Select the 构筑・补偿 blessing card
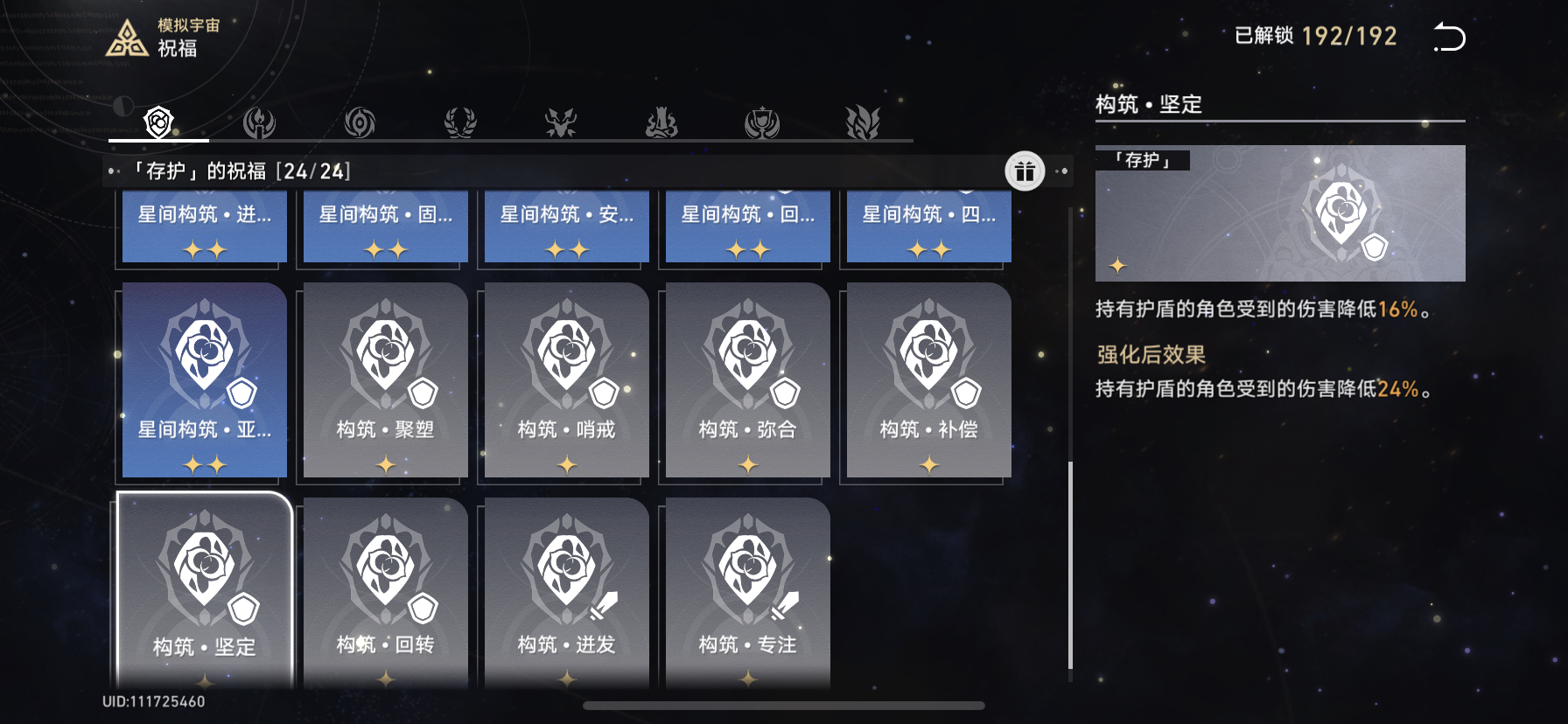This screenshot has width=1568, height=724. (x=929, y=380)
